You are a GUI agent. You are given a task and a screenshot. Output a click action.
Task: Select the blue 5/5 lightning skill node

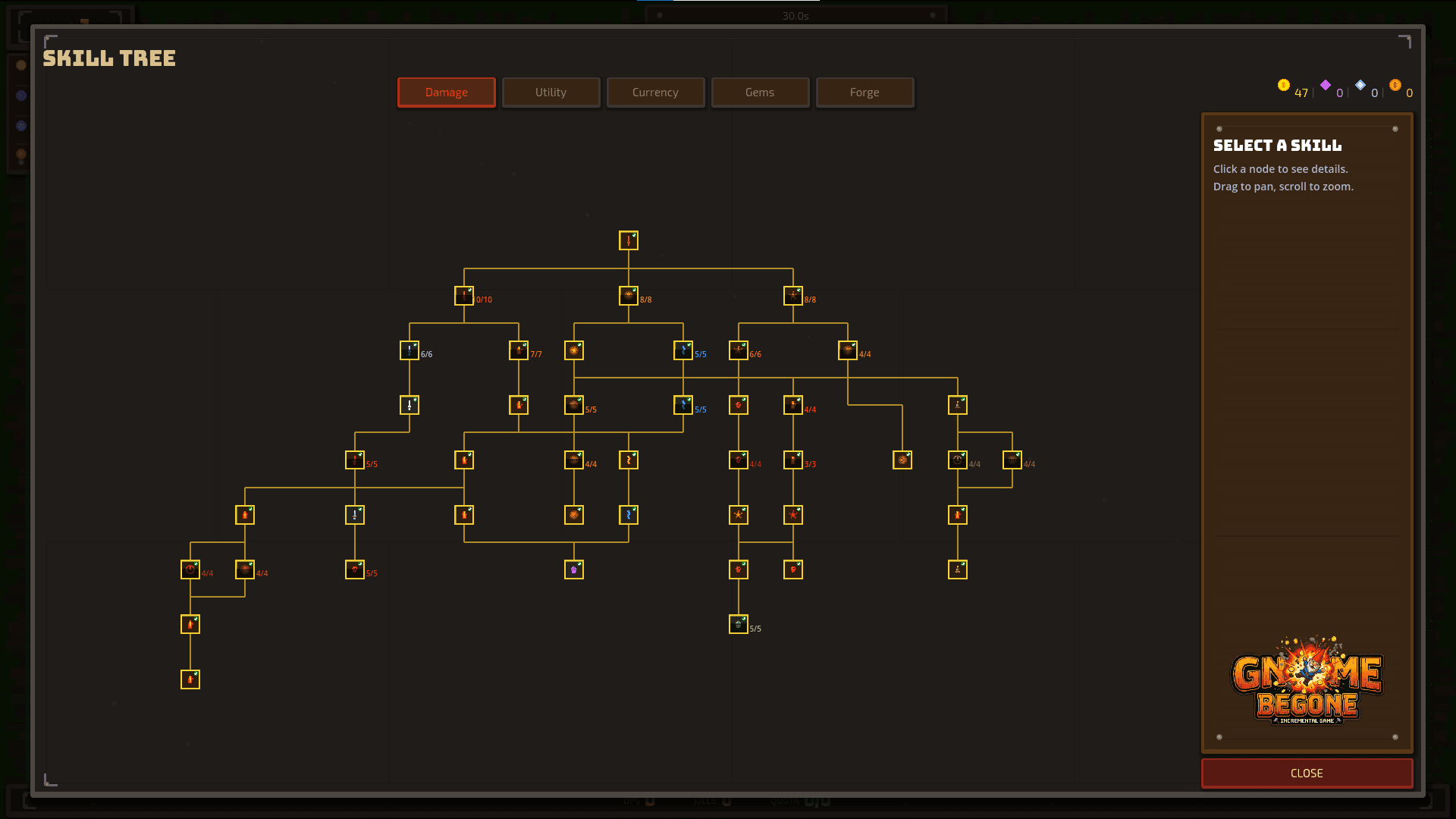683,350
